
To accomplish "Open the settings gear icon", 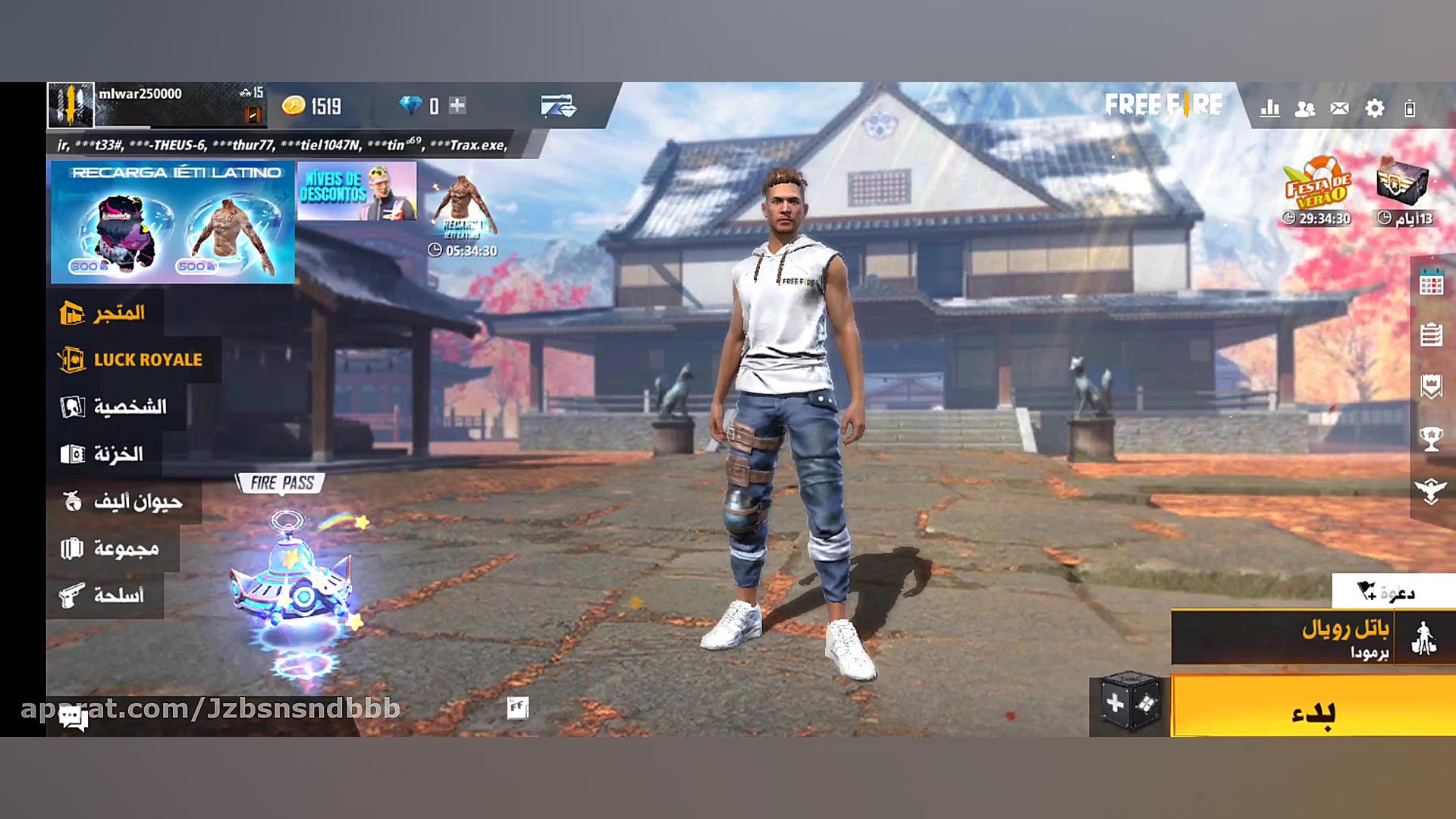I will click(1374, 108).
